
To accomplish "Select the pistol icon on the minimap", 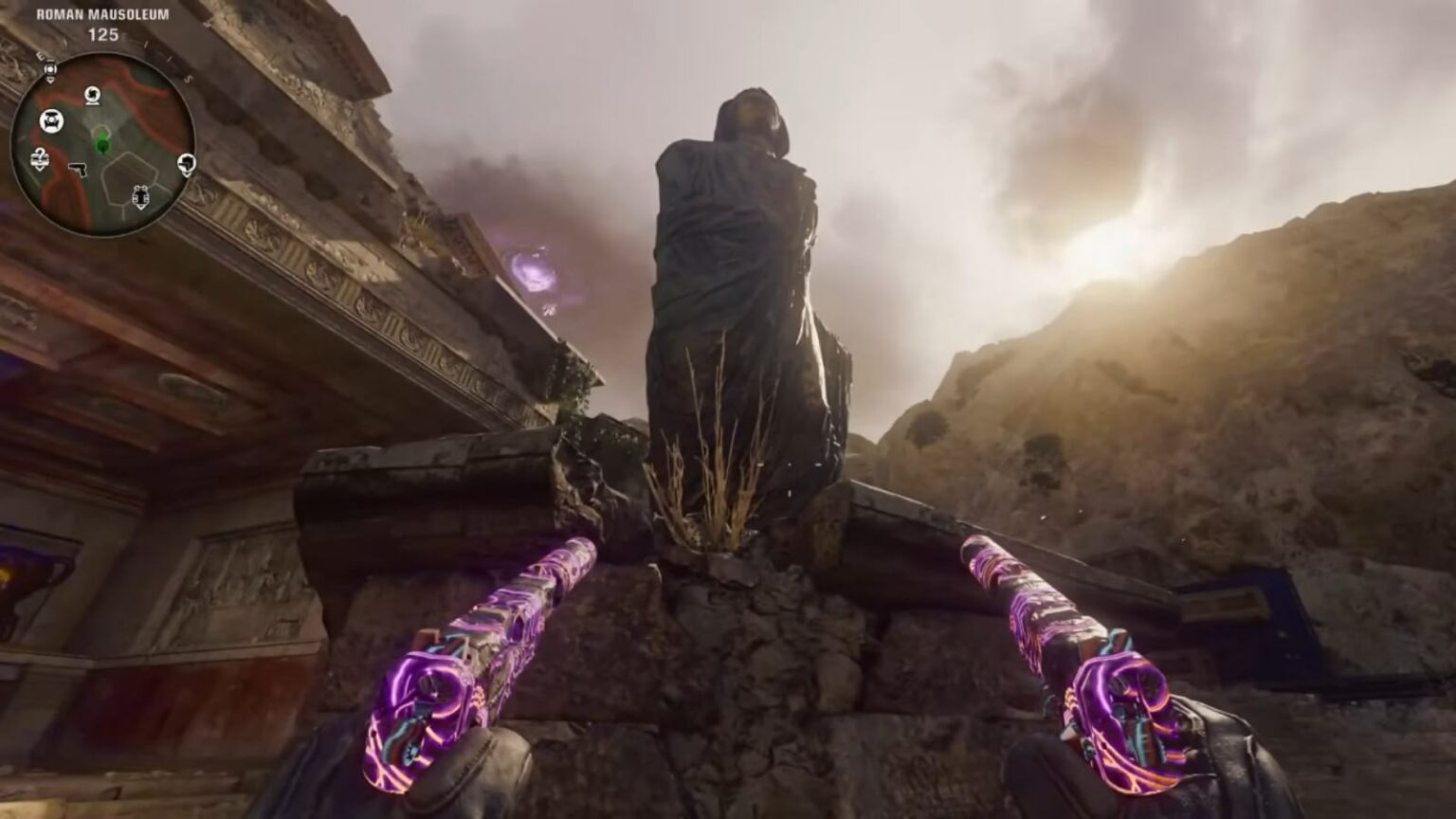I will [x=80, y=169].
